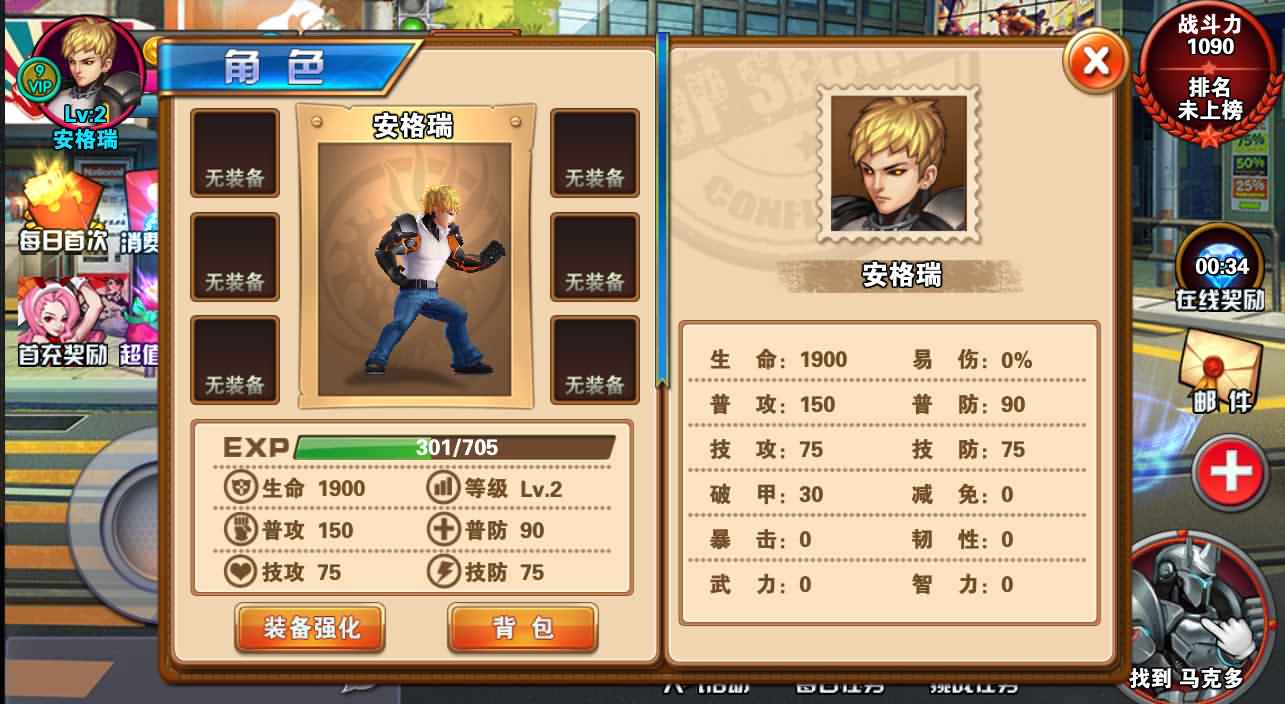Close the character panel with the X
1285x704 pixels.
[1096, 62]
